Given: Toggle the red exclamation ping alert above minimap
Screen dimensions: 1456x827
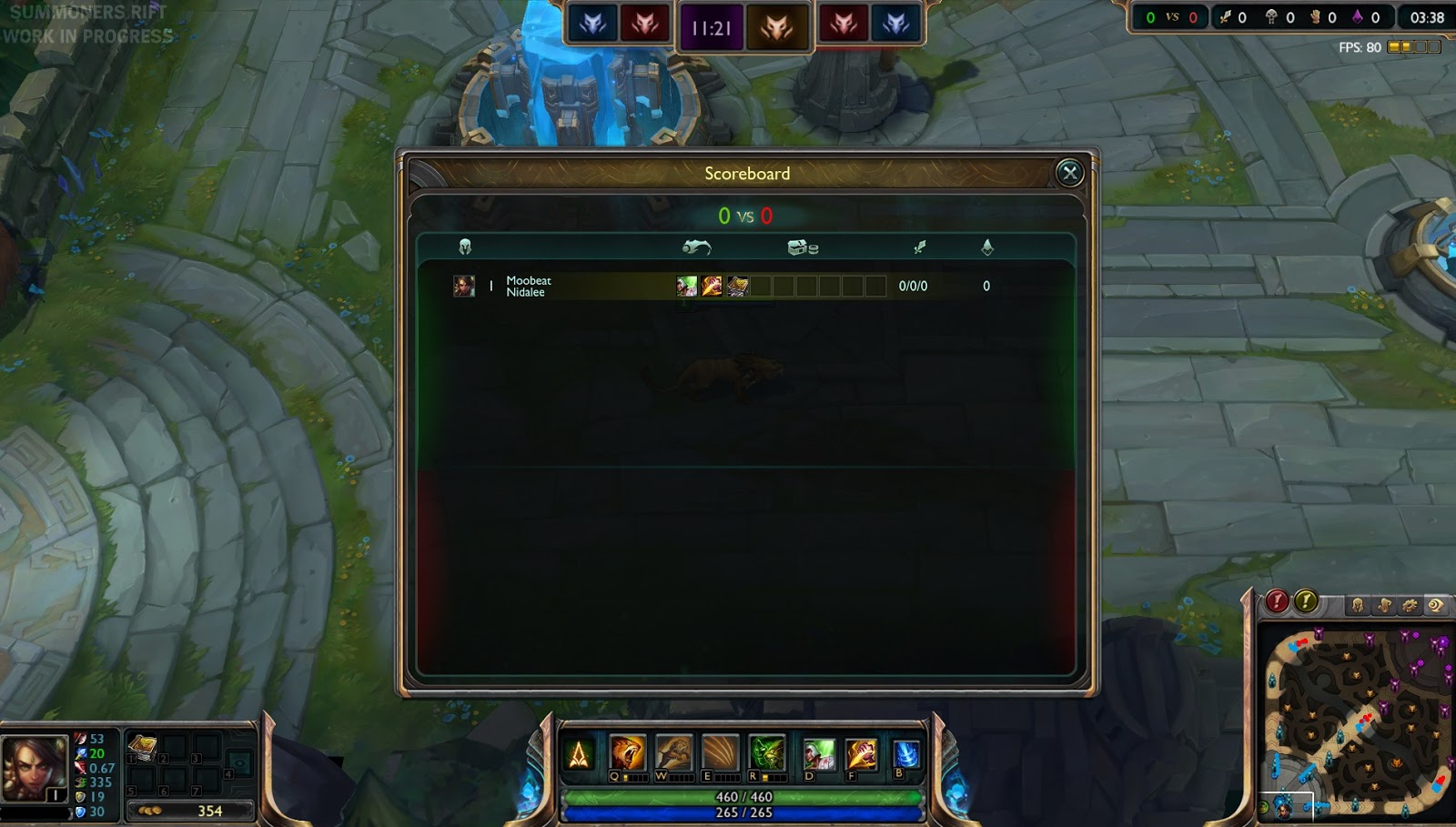Looking at the screenshot, I should 1278,602.
